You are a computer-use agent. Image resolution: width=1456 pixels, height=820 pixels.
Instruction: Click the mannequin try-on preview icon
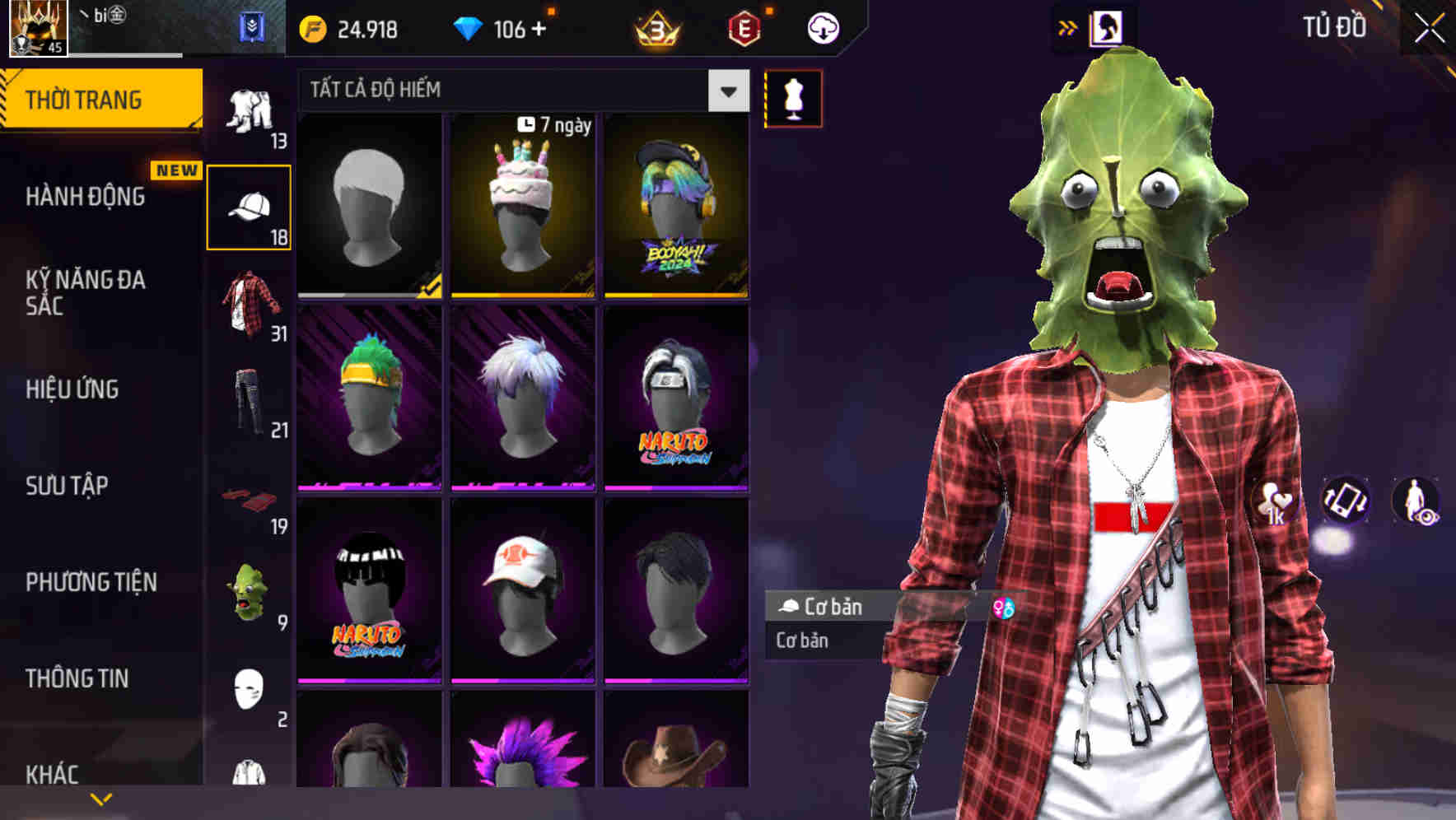pos(792,99)
